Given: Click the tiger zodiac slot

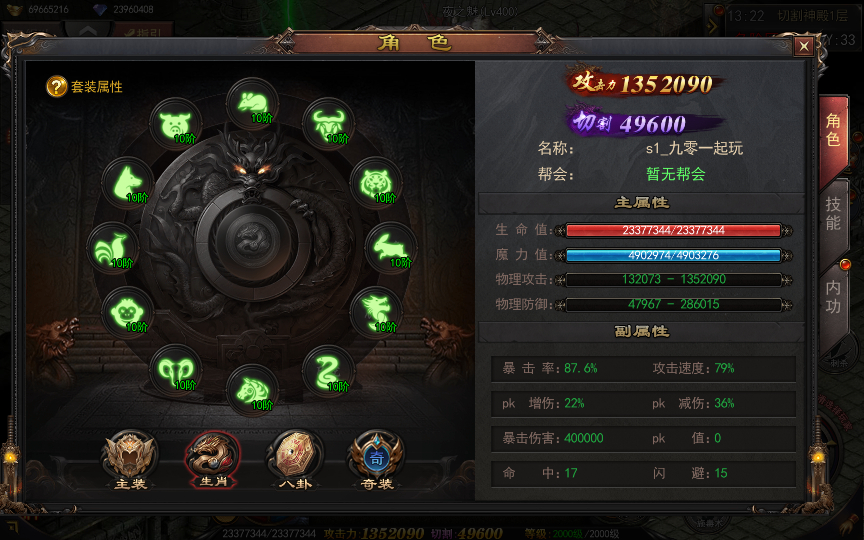Looking at the screenshot, I should [x=376, y=183].
